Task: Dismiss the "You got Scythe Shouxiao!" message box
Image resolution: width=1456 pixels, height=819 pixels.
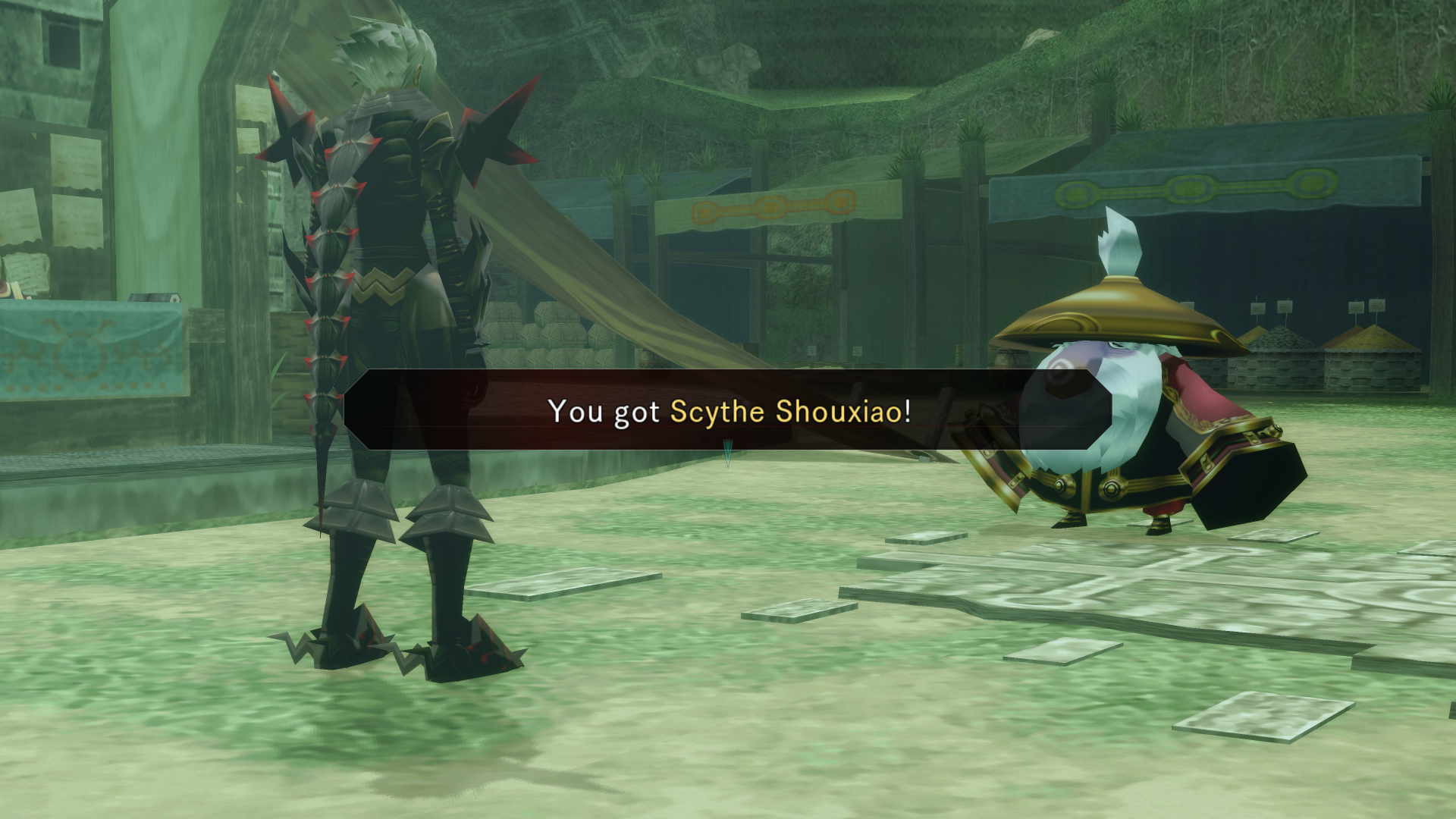Action: (728, 410)
